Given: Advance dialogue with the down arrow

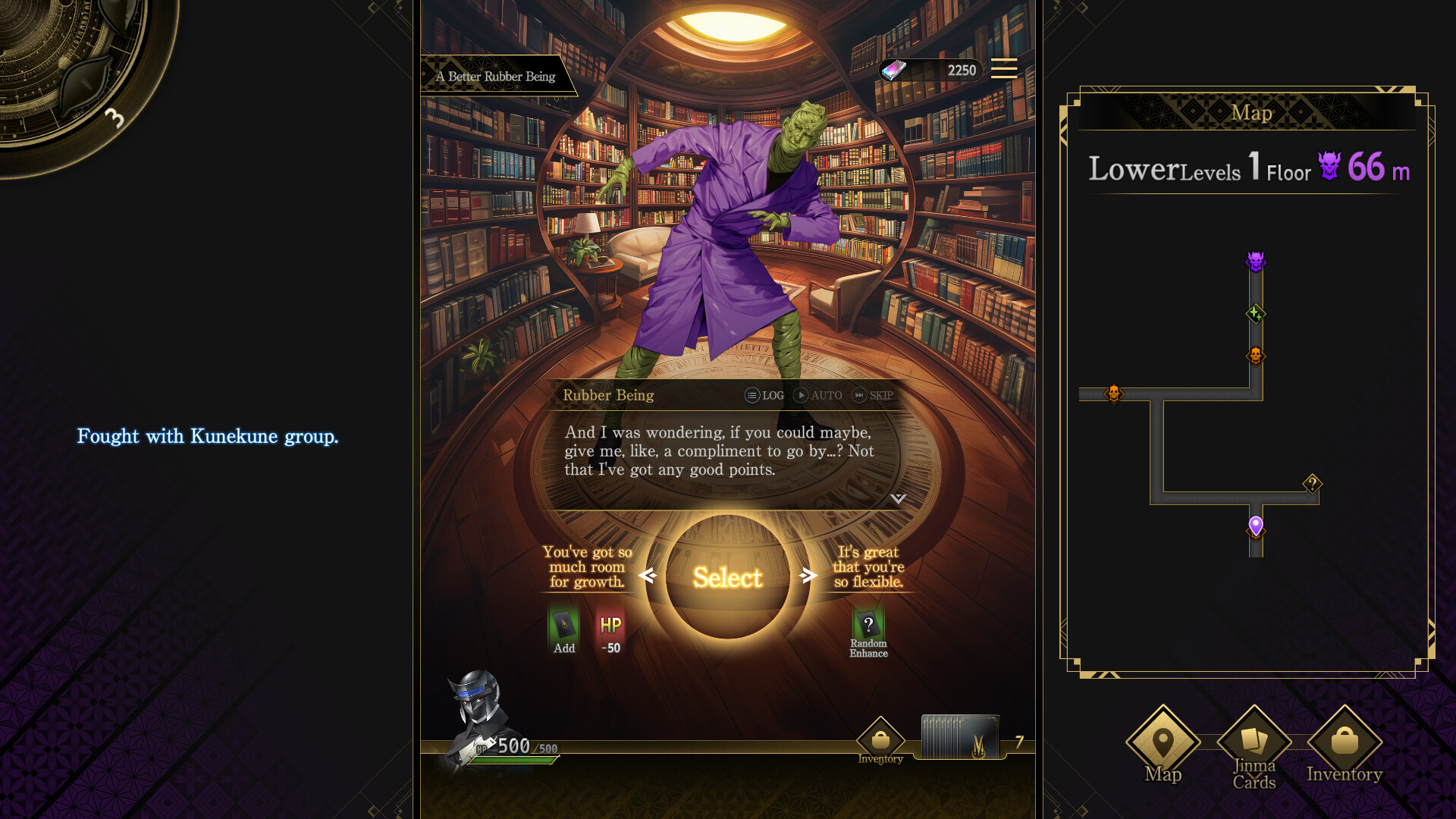Looking at the screenshot, I should pos(898,498).
